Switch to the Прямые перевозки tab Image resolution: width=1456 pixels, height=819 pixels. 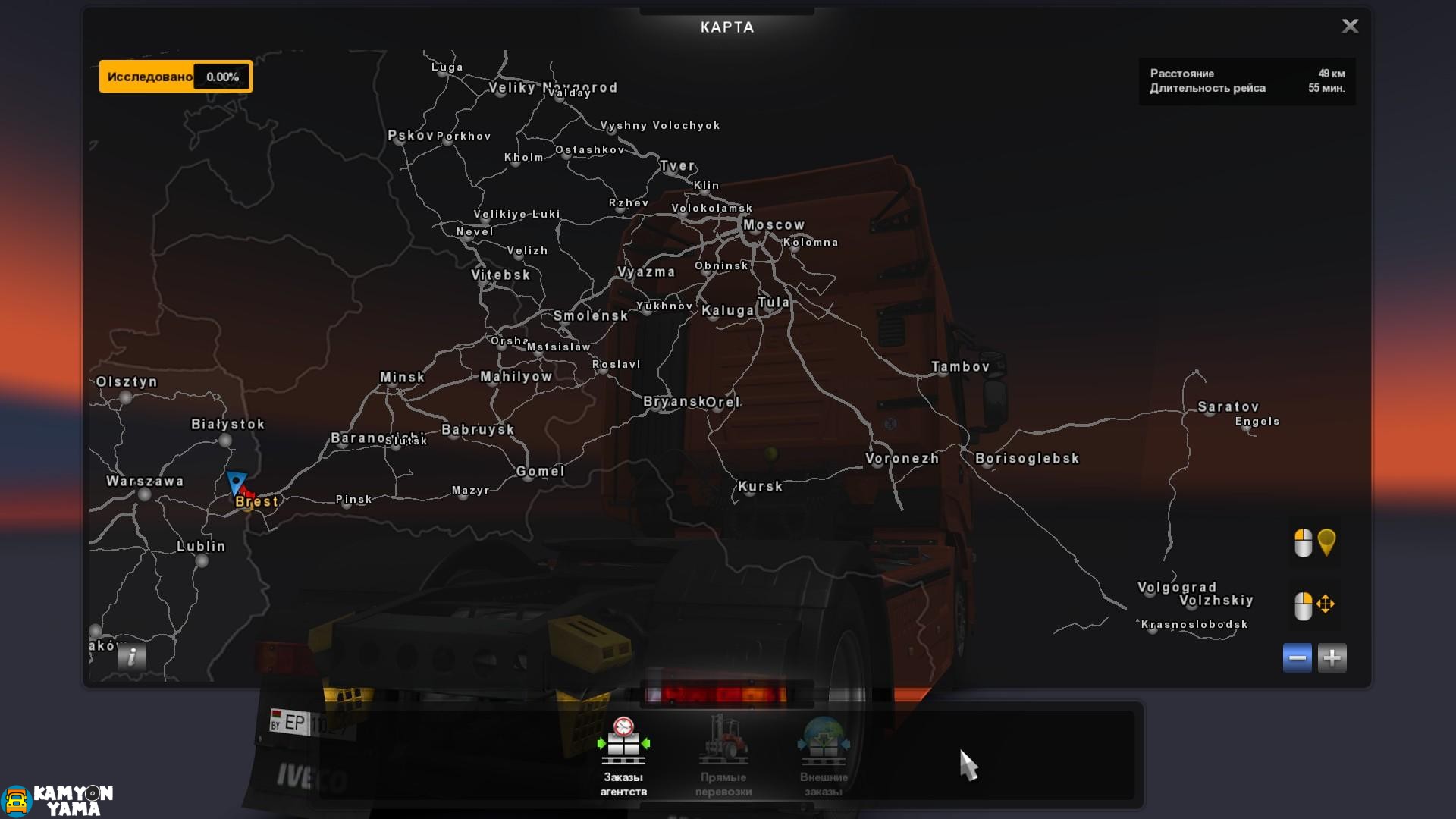[726, 758]
